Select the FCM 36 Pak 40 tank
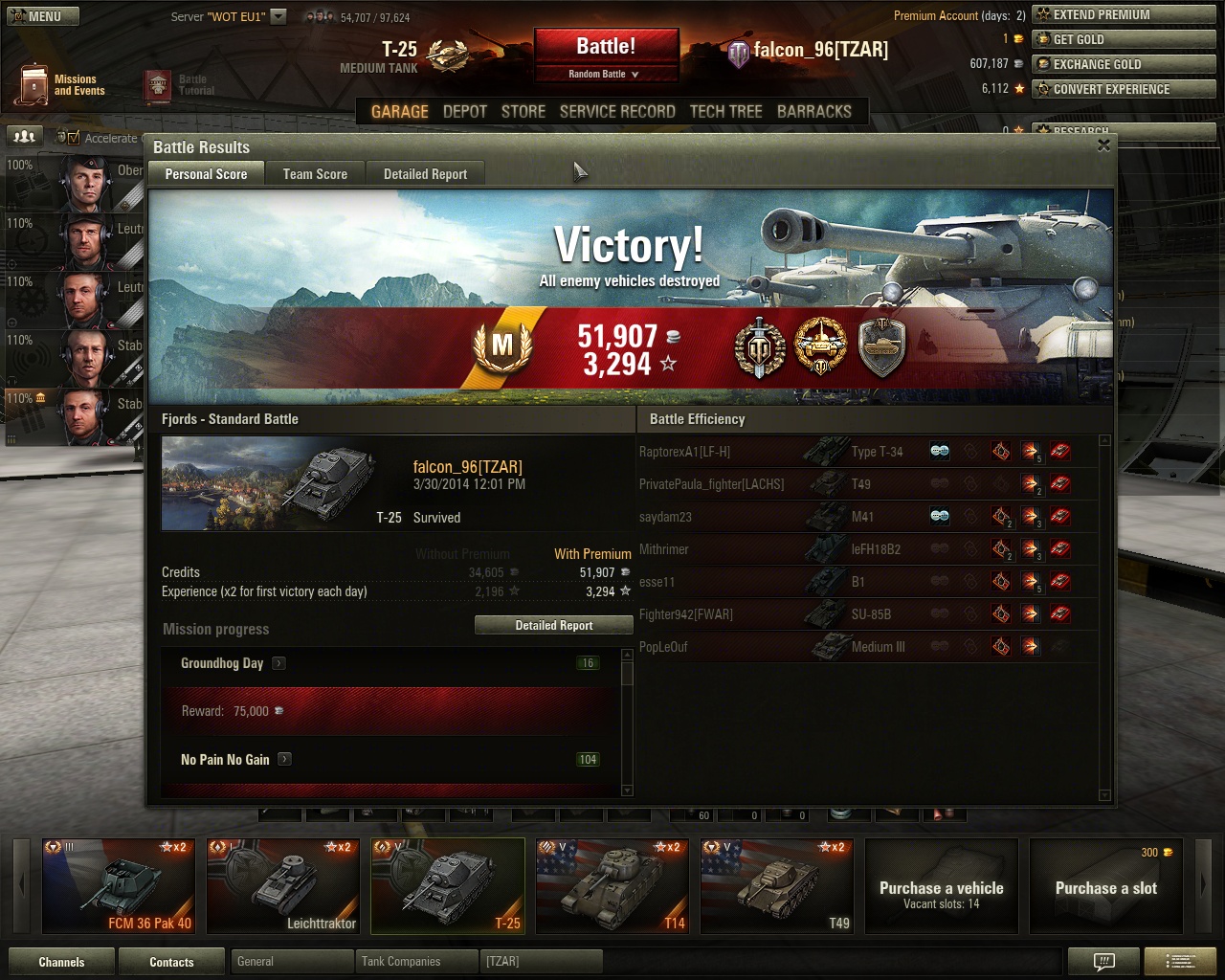 (x=119, y=886)
